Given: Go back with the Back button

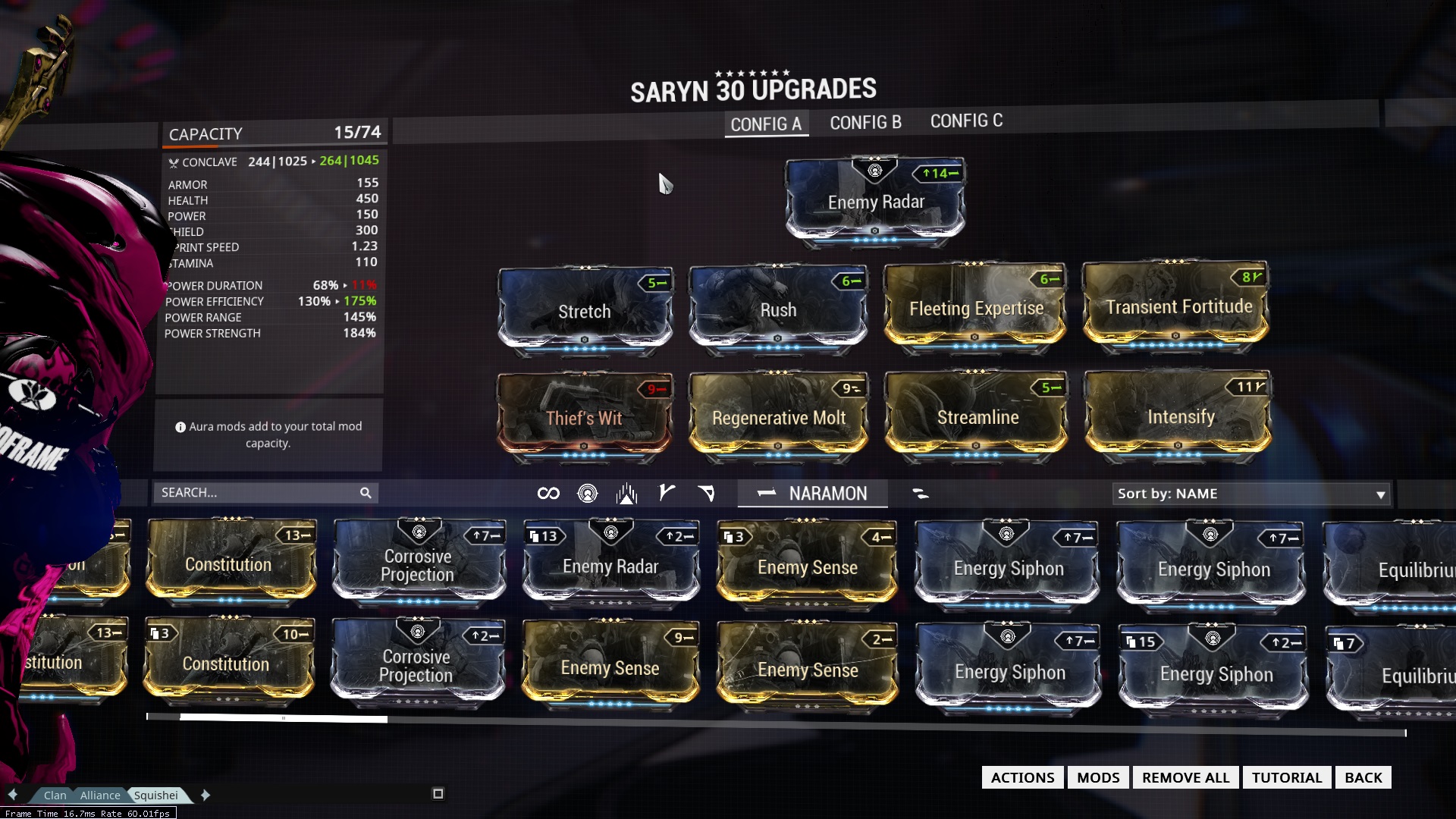Looking at the screenshot, I should (x=1363, y=777).
